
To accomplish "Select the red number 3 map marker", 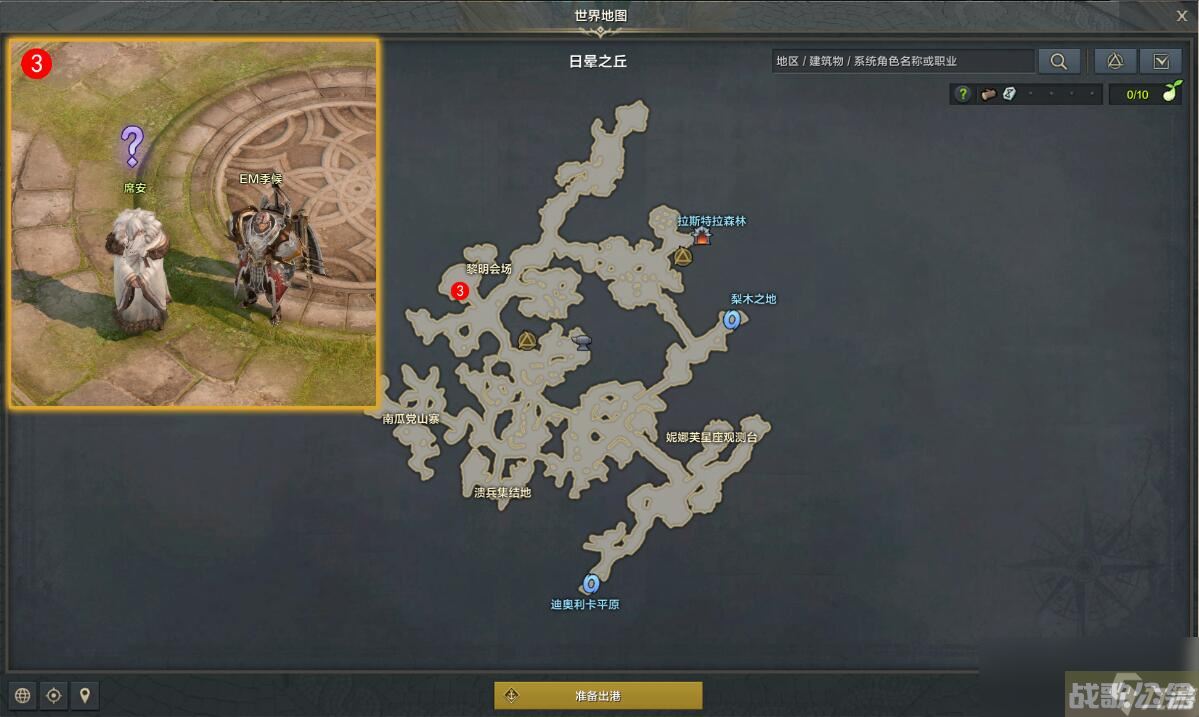I will (460, 291).
